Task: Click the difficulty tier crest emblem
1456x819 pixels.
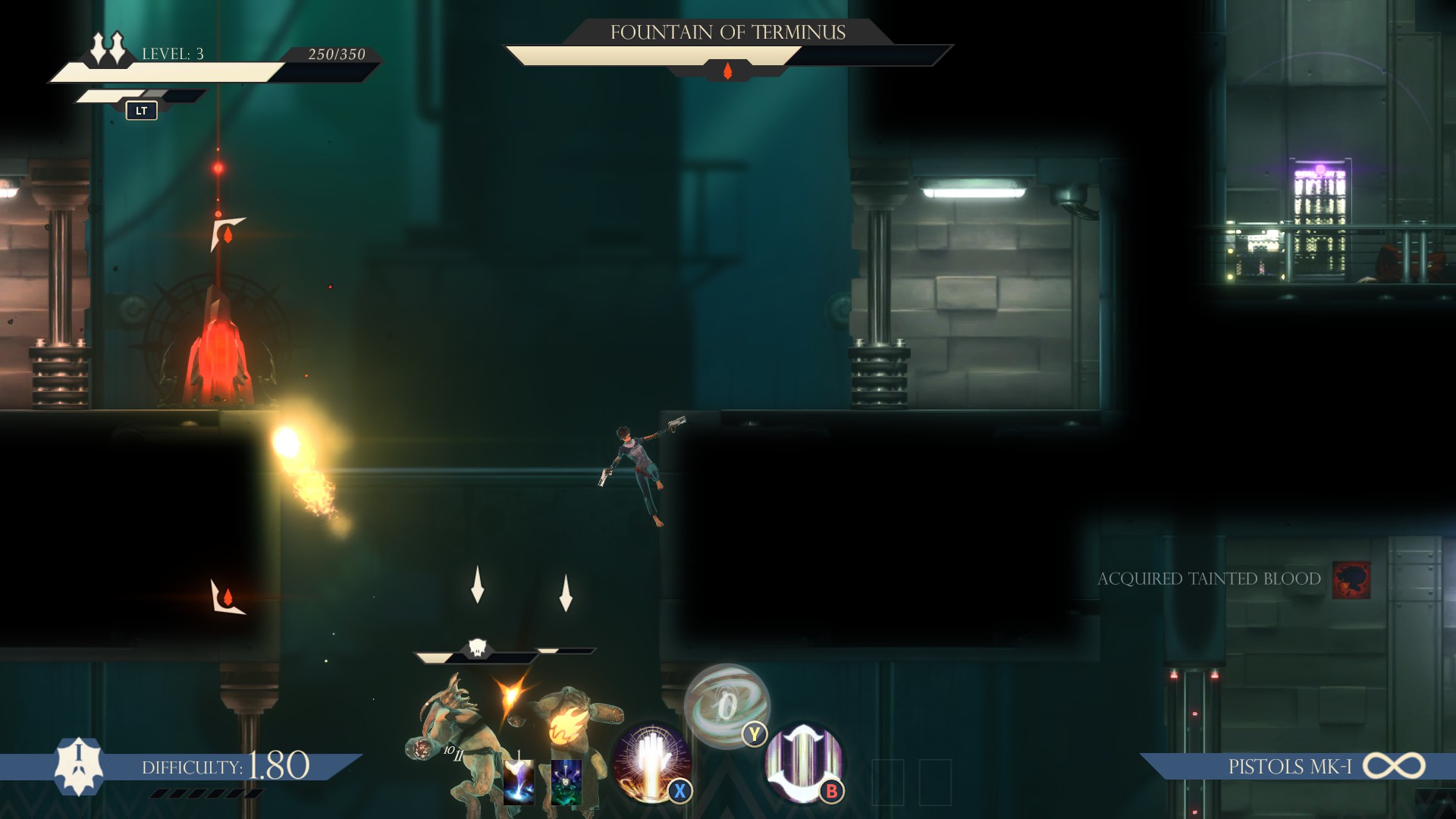Action: 79,766
